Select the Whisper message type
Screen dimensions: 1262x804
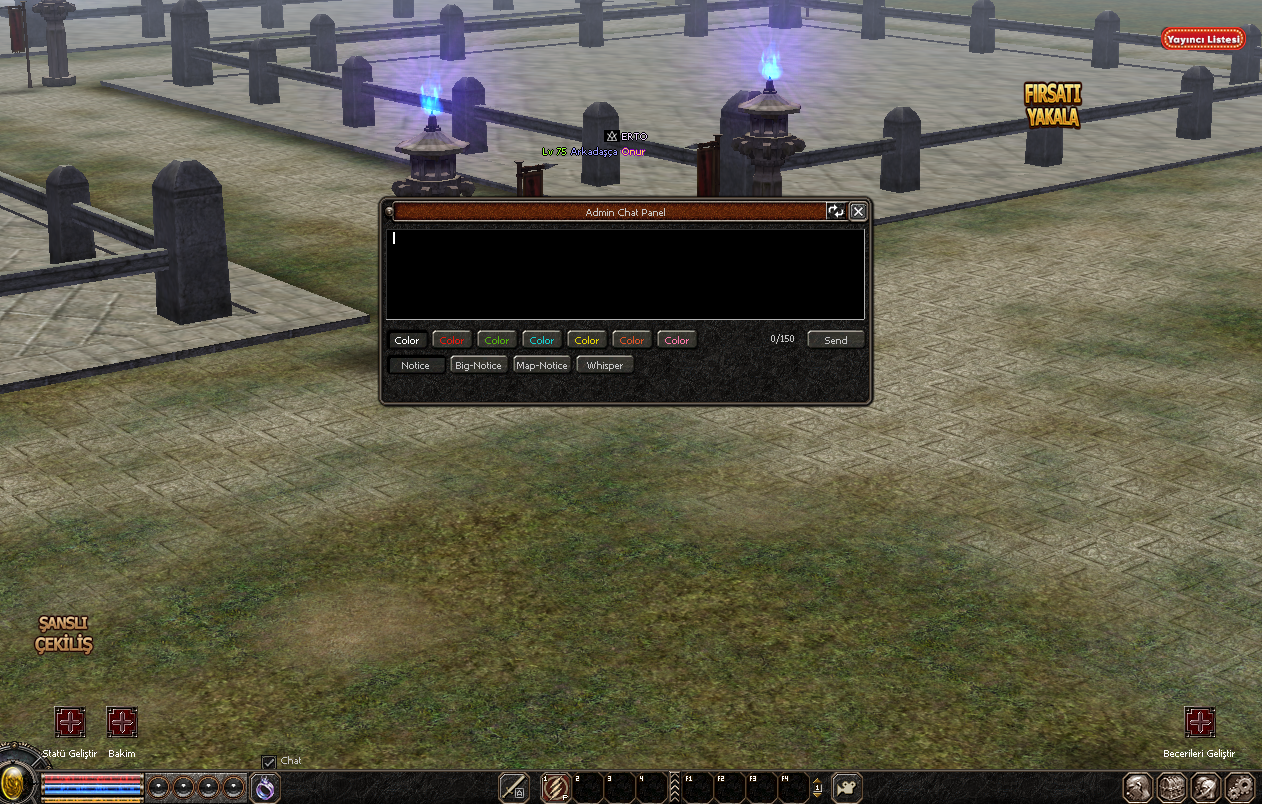coord(605,365)
